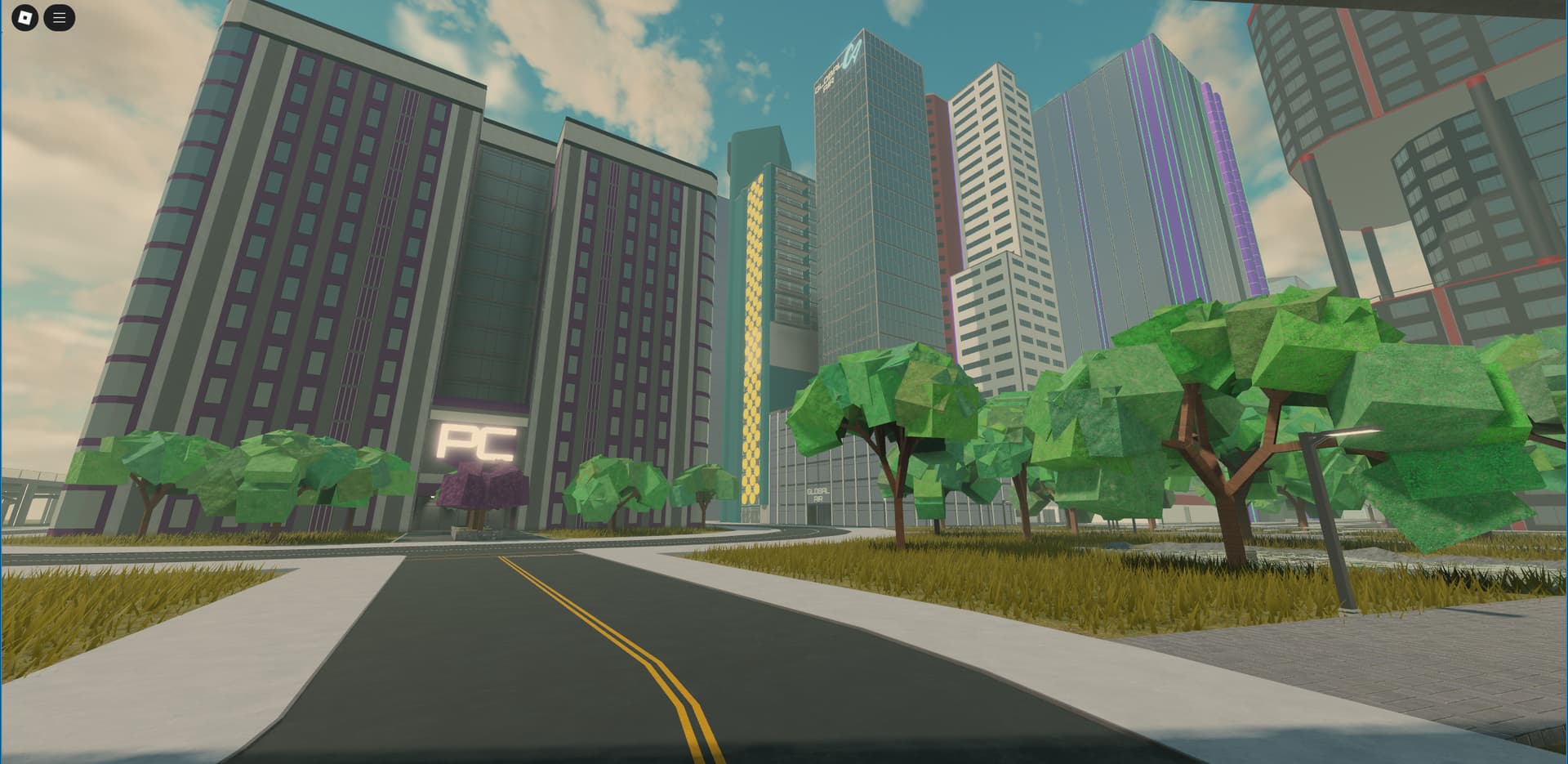1568x764 pixels.
Task: Click the GLOBAL AIR building logo
Action: tap(818, 494)
